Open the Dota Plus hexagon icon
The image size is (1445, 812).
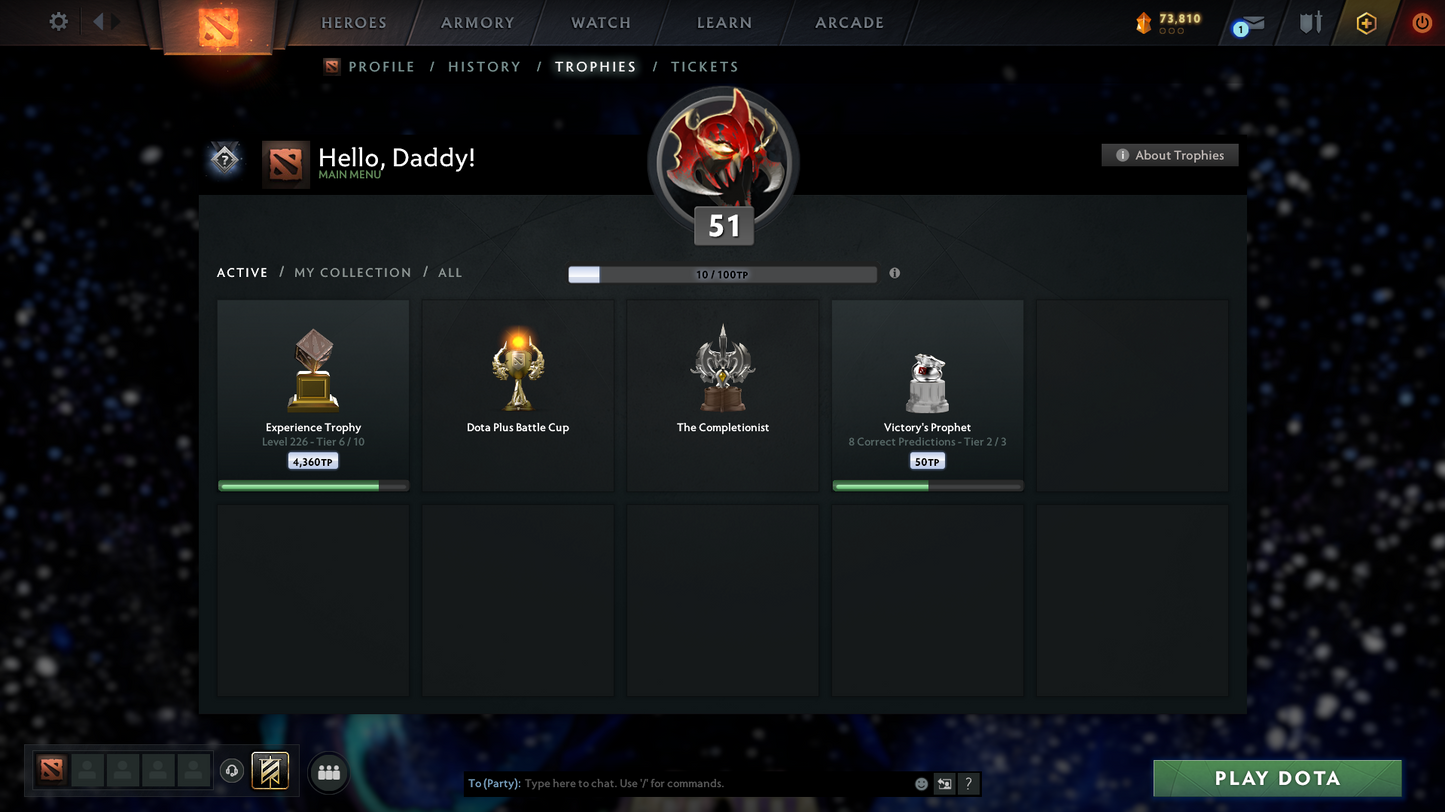(1366, 23)
